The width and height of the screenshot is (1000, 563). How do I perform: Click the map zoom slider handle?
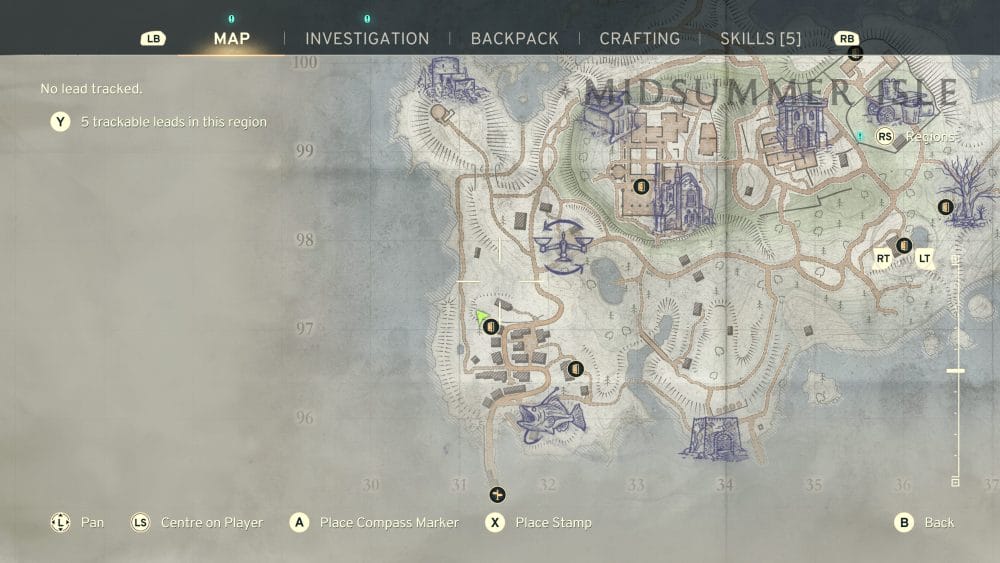point(955,371)
